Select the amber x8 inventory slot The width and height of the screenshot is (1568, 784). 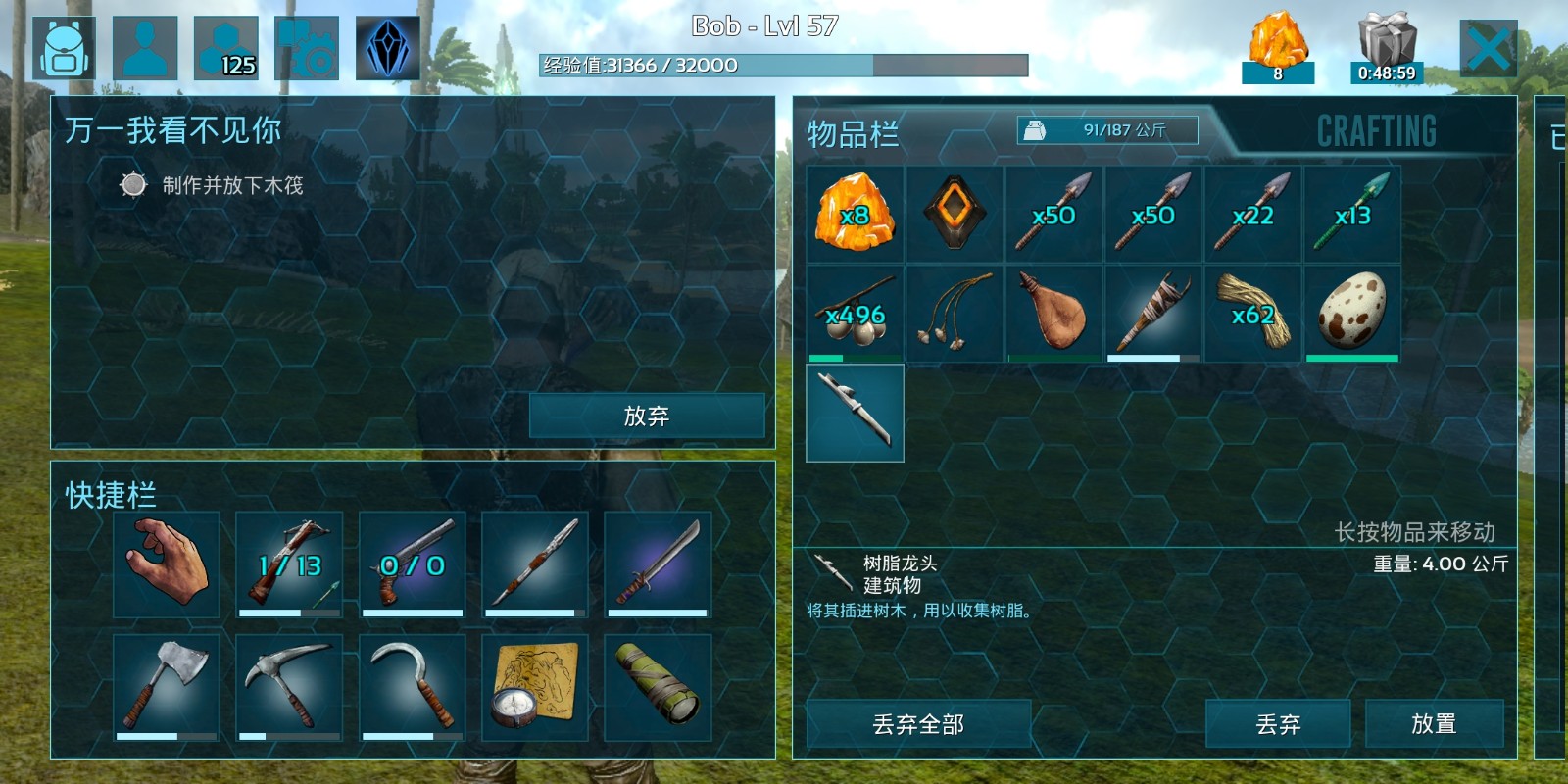click(855, 214)
